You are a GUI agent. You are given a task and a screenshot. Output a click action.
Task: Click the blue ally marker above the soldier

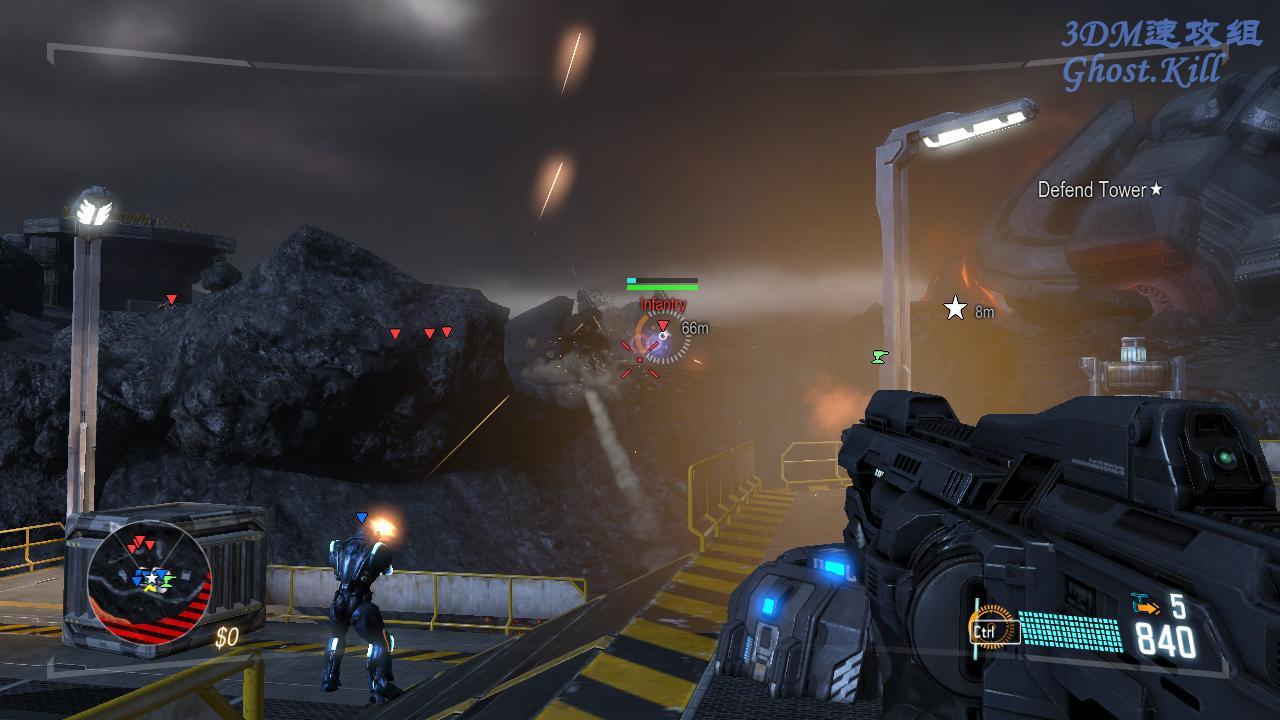(x=362, y=517)
